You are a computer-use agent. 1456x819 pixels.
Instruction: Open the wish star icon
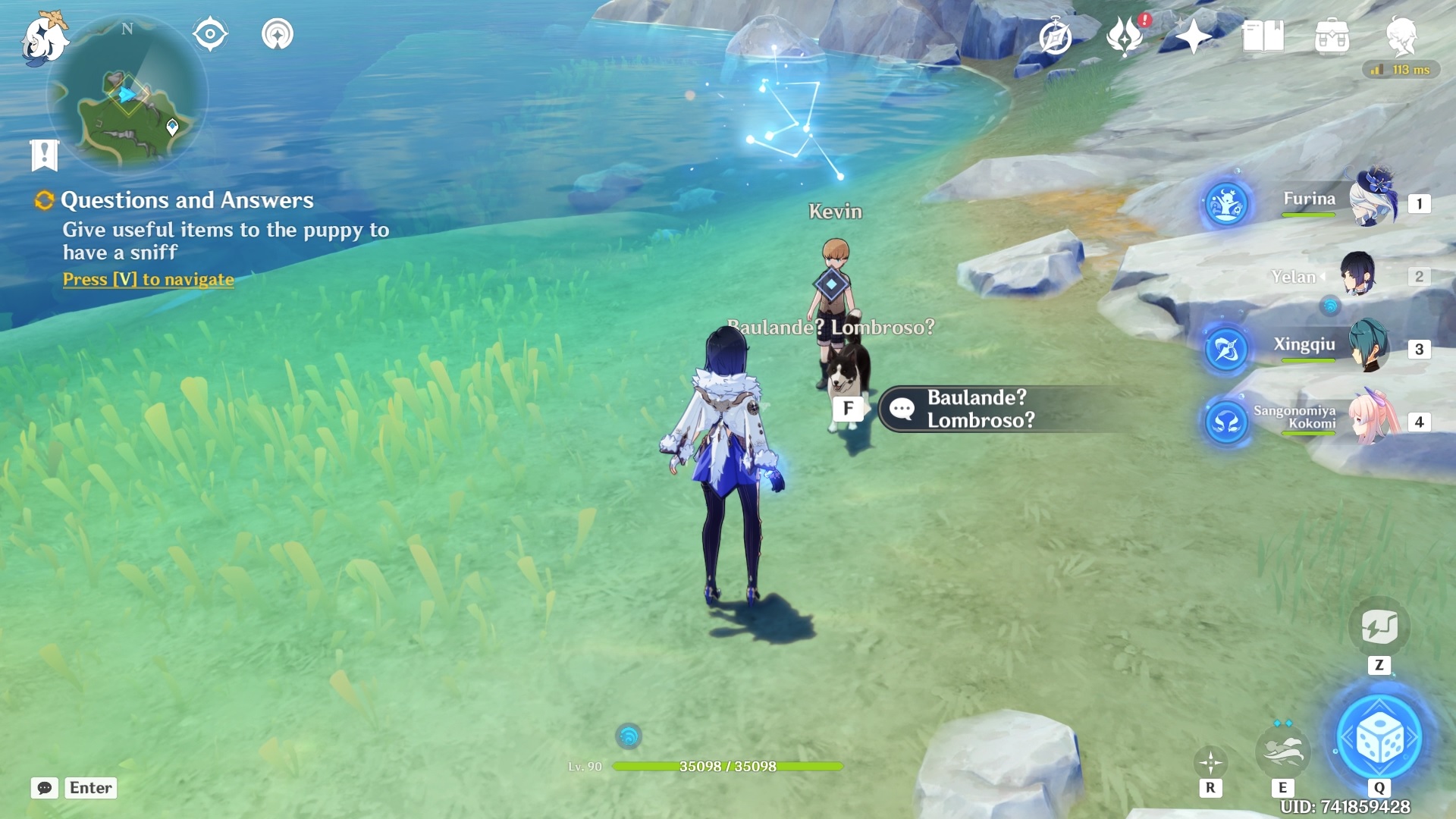1193,36
